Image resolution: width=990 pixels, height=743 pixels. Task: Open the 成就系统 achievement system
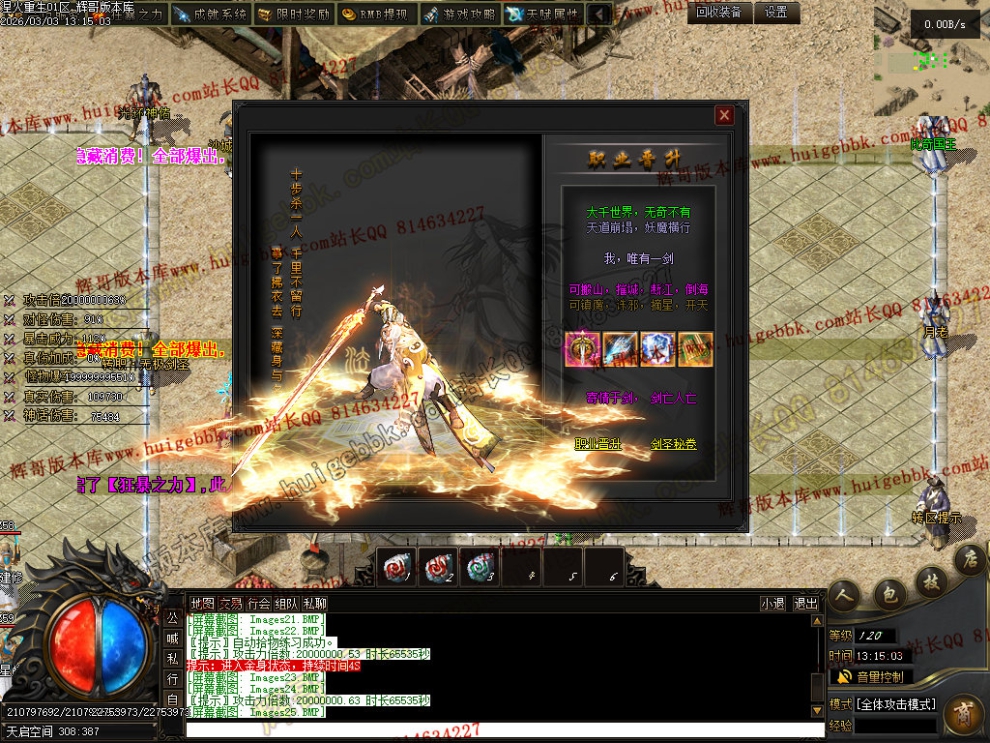[x=208, y=14]
